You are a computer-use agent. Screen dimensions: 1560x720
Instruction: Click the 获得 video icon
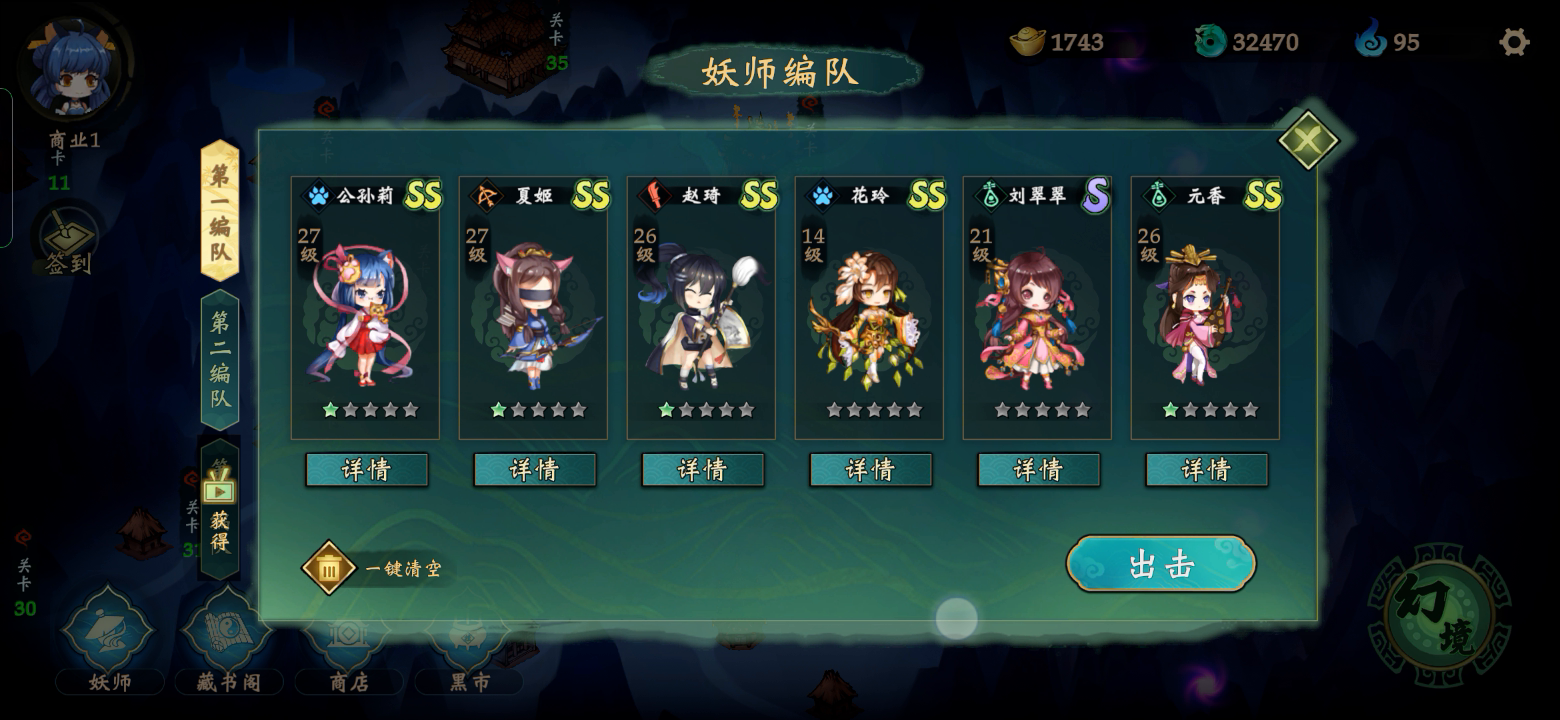coord(220,490)
